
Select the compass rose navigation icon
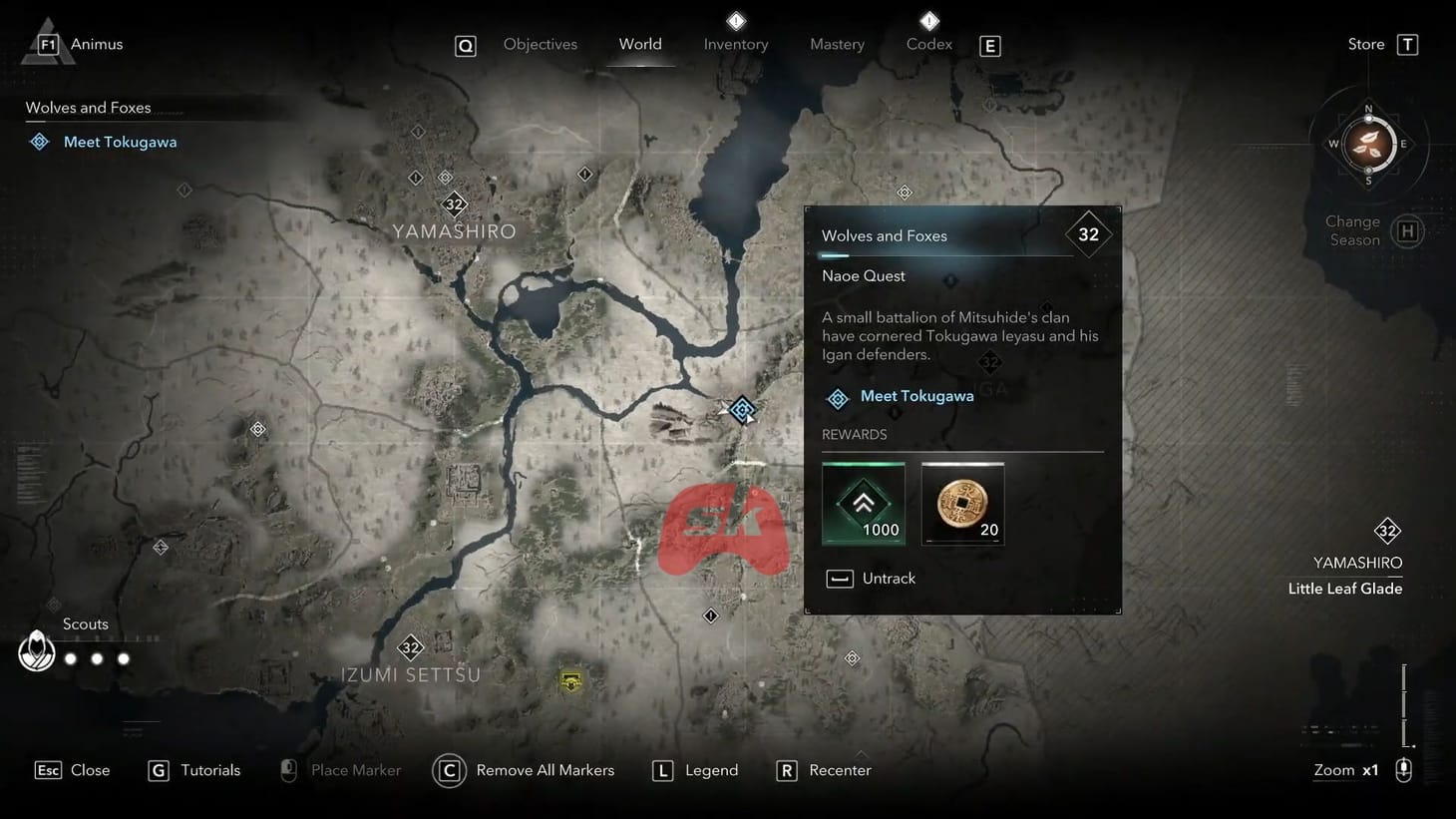tap(1369, 145)
